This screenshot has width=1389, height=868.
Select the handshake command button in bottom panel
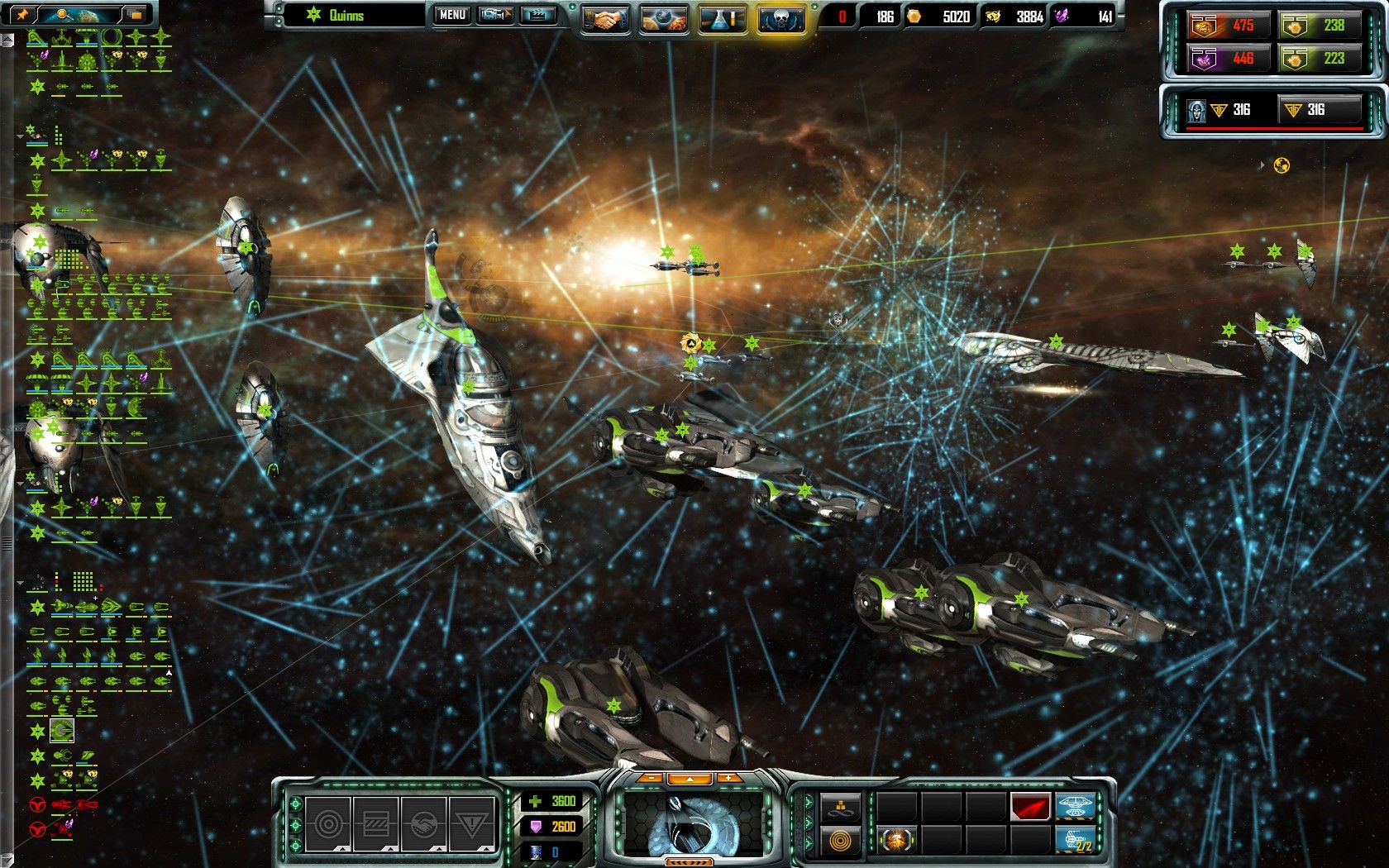point(423,823)
